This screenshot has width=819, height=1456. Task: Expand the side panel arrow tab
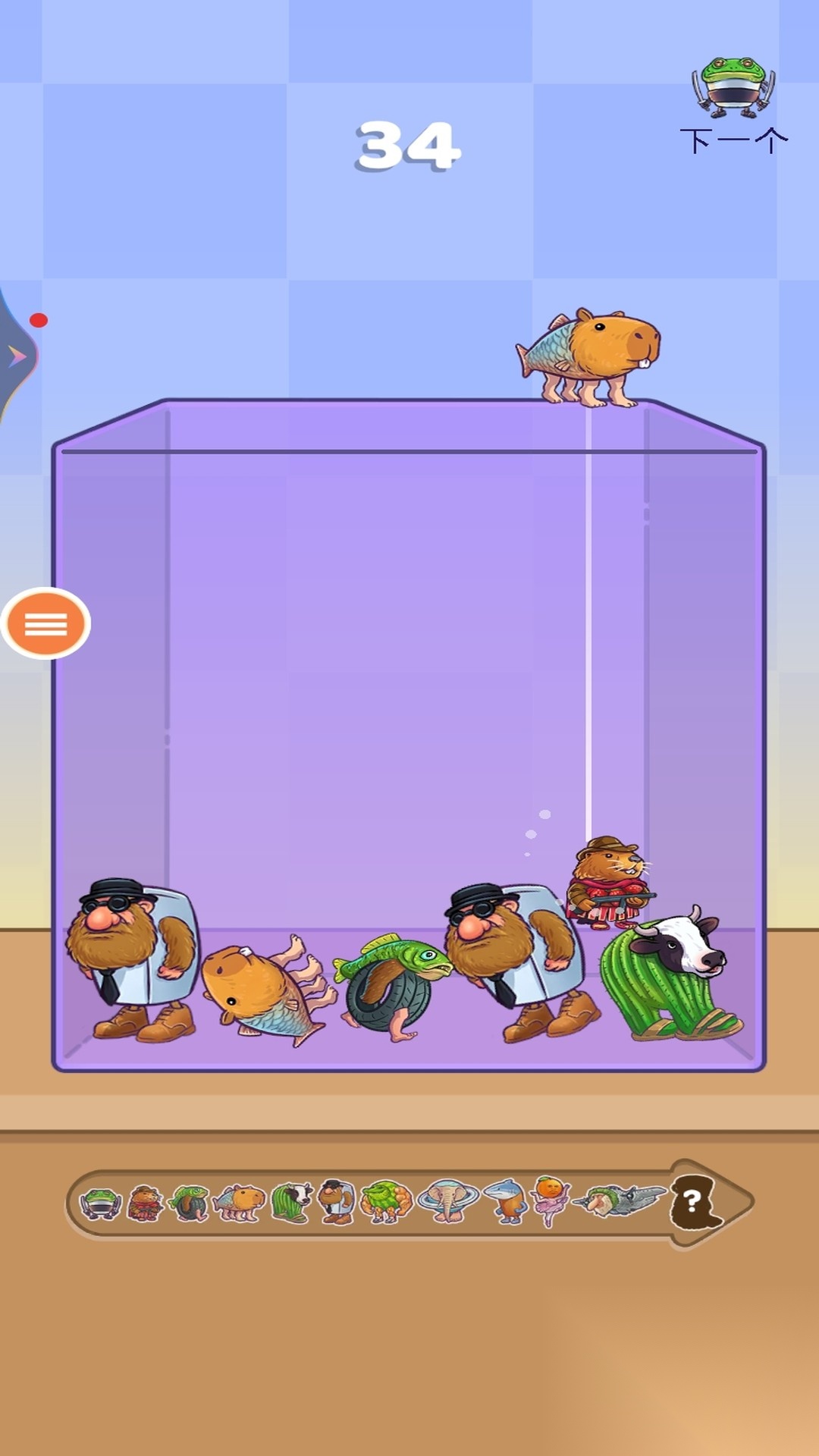pyautogui.click(x=17, y=356)
